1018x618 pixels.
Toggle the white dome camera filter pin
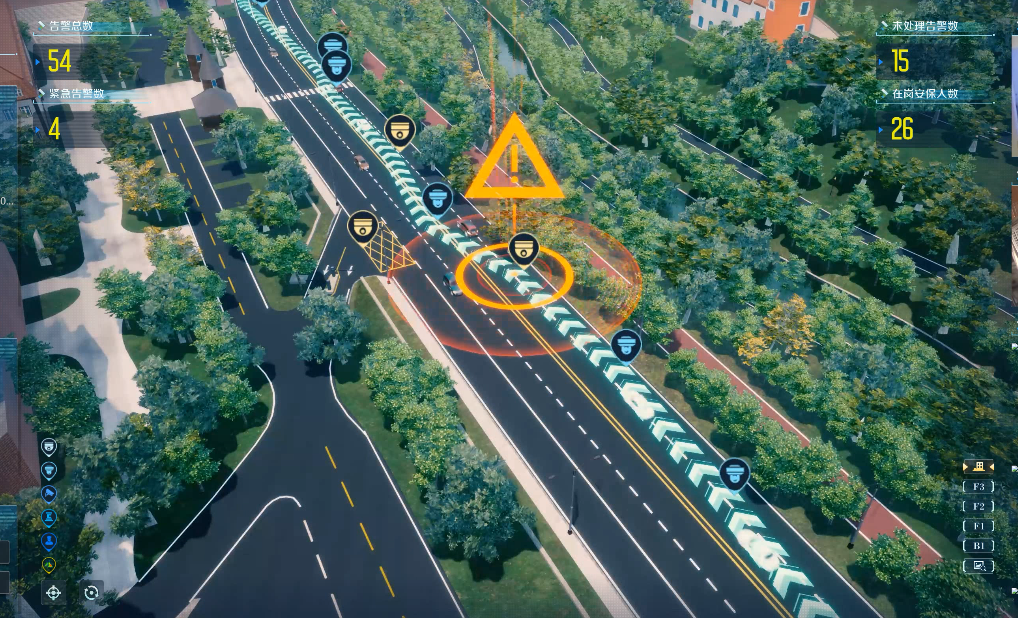click(x=49, y=446)
